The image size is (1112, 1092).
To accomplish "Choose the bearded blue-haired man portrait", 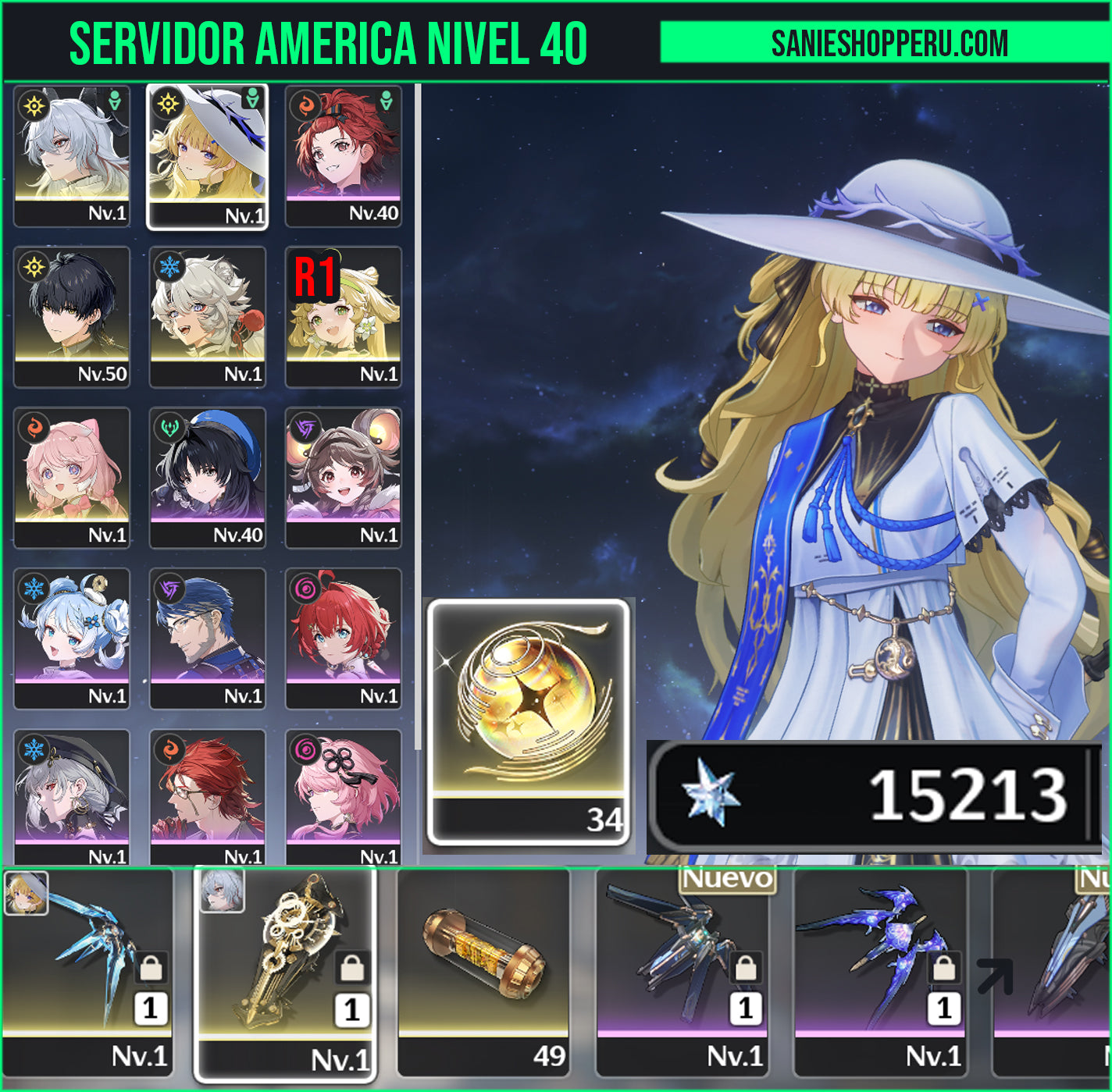I will [x=207, y=638].
